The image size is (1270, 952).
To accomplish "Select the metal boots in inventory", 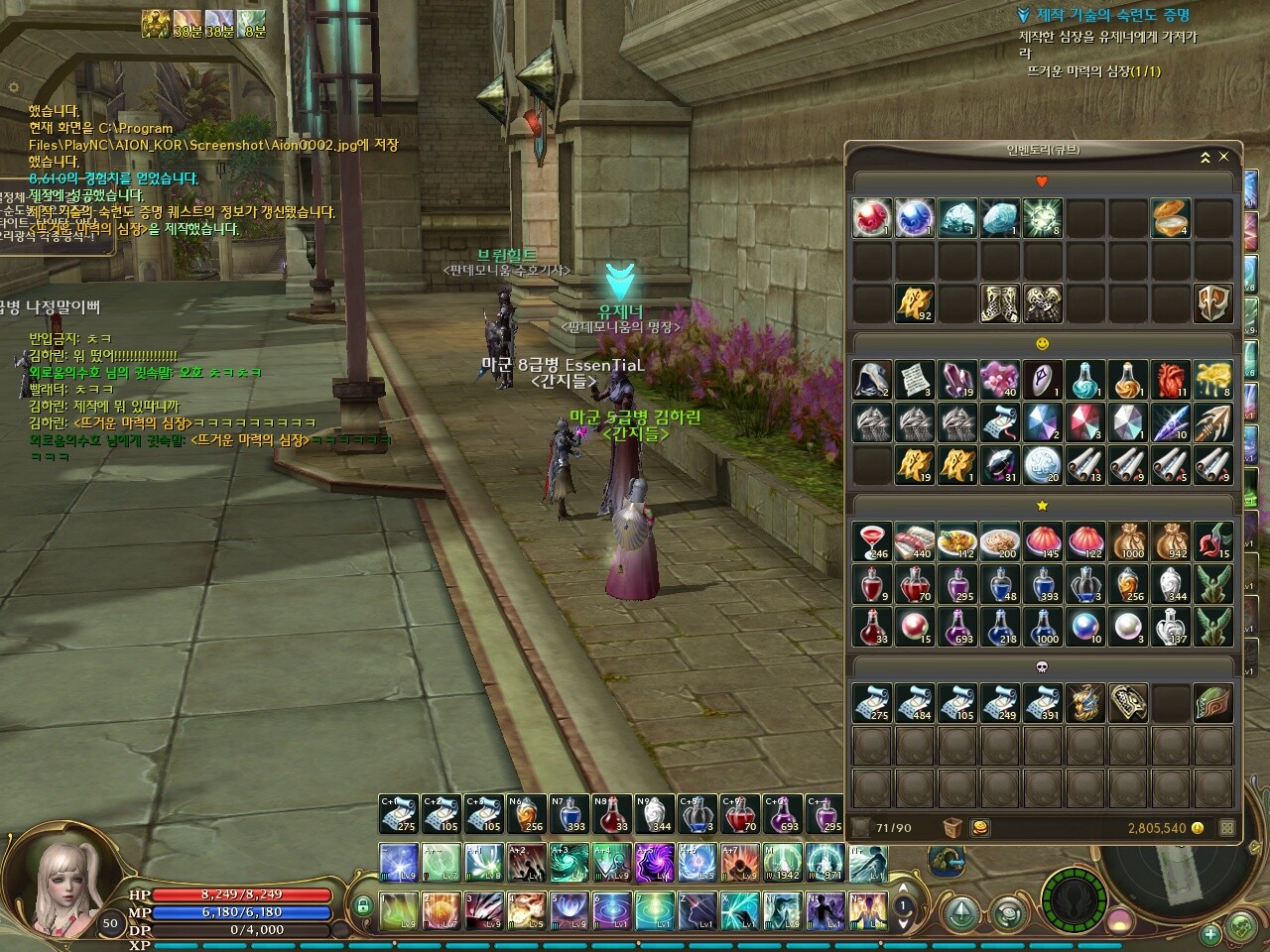I will 1000,303.
